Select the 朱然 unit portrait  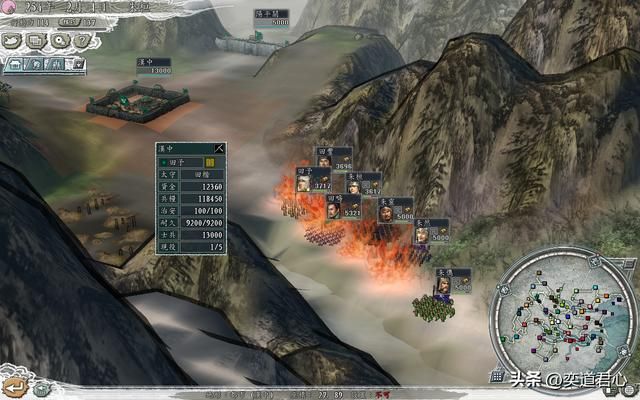pos(422,232)
